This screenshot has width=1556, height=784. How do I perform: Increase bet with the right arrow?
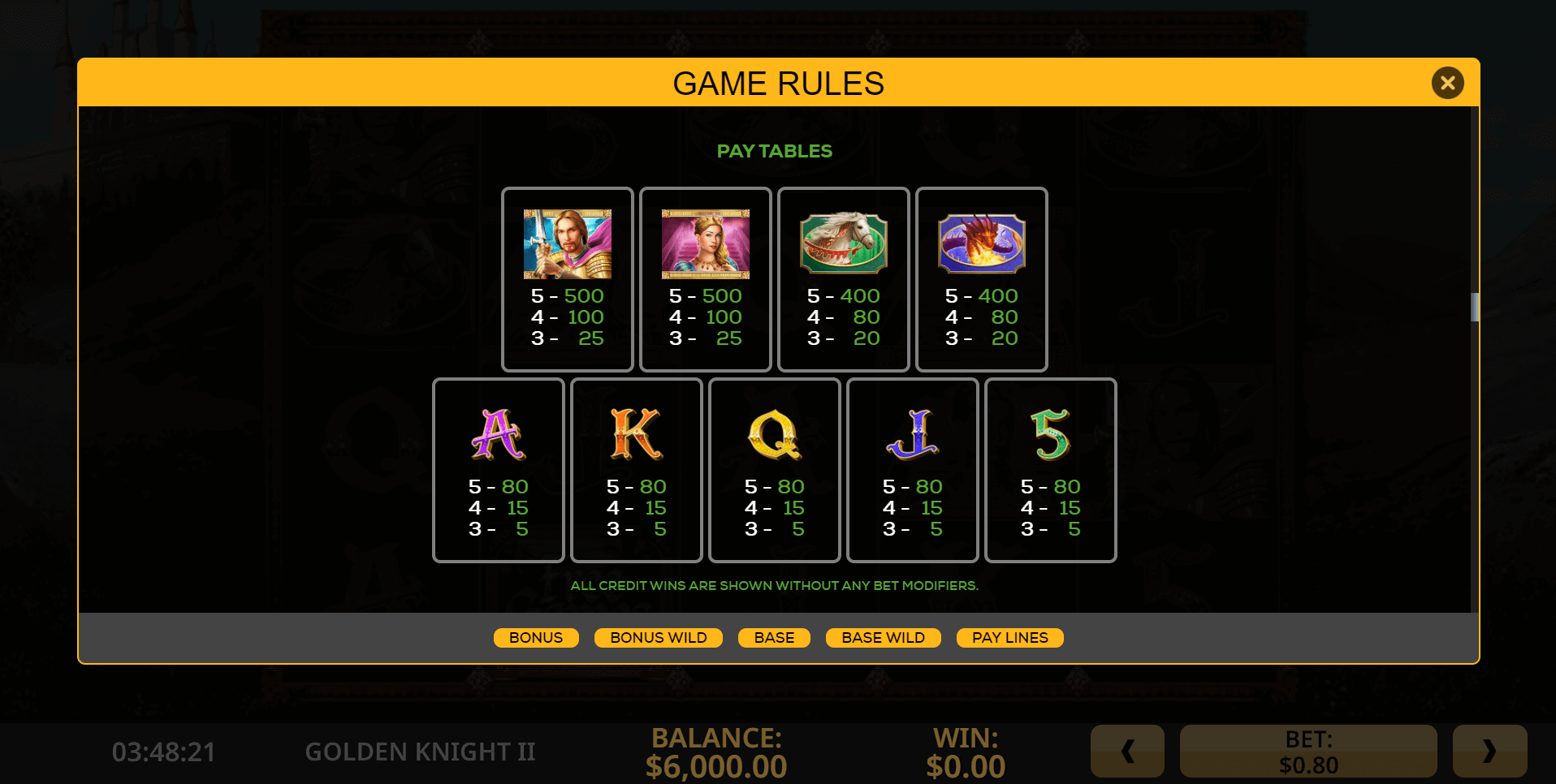pyautogui.click(x=1489, y=752)
